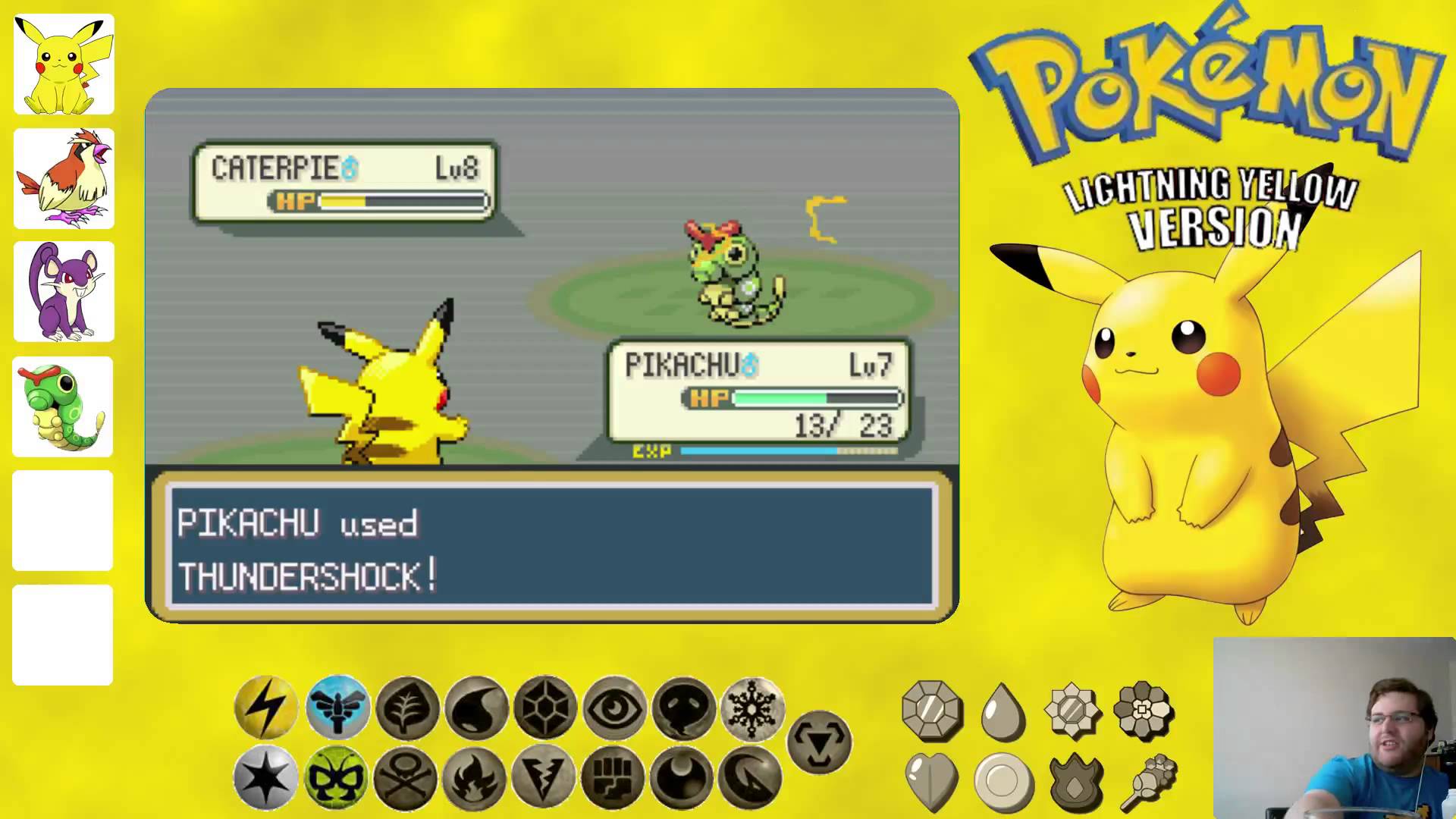This screenshot has height=819, width=1456.
Task: Click the Psychic eye type icon
Action: pyautogui.click(x=614, y=708)
